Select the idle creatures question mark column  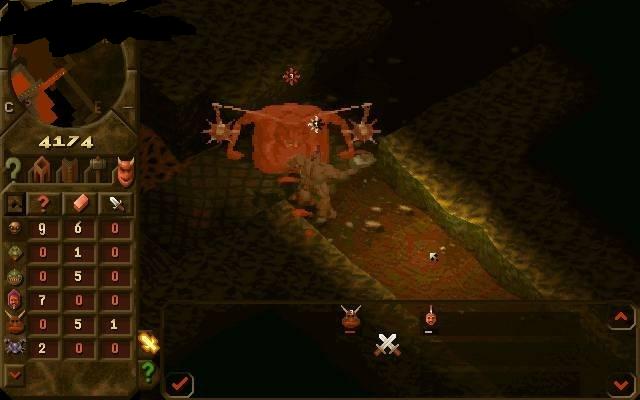(x=43, y=203)
